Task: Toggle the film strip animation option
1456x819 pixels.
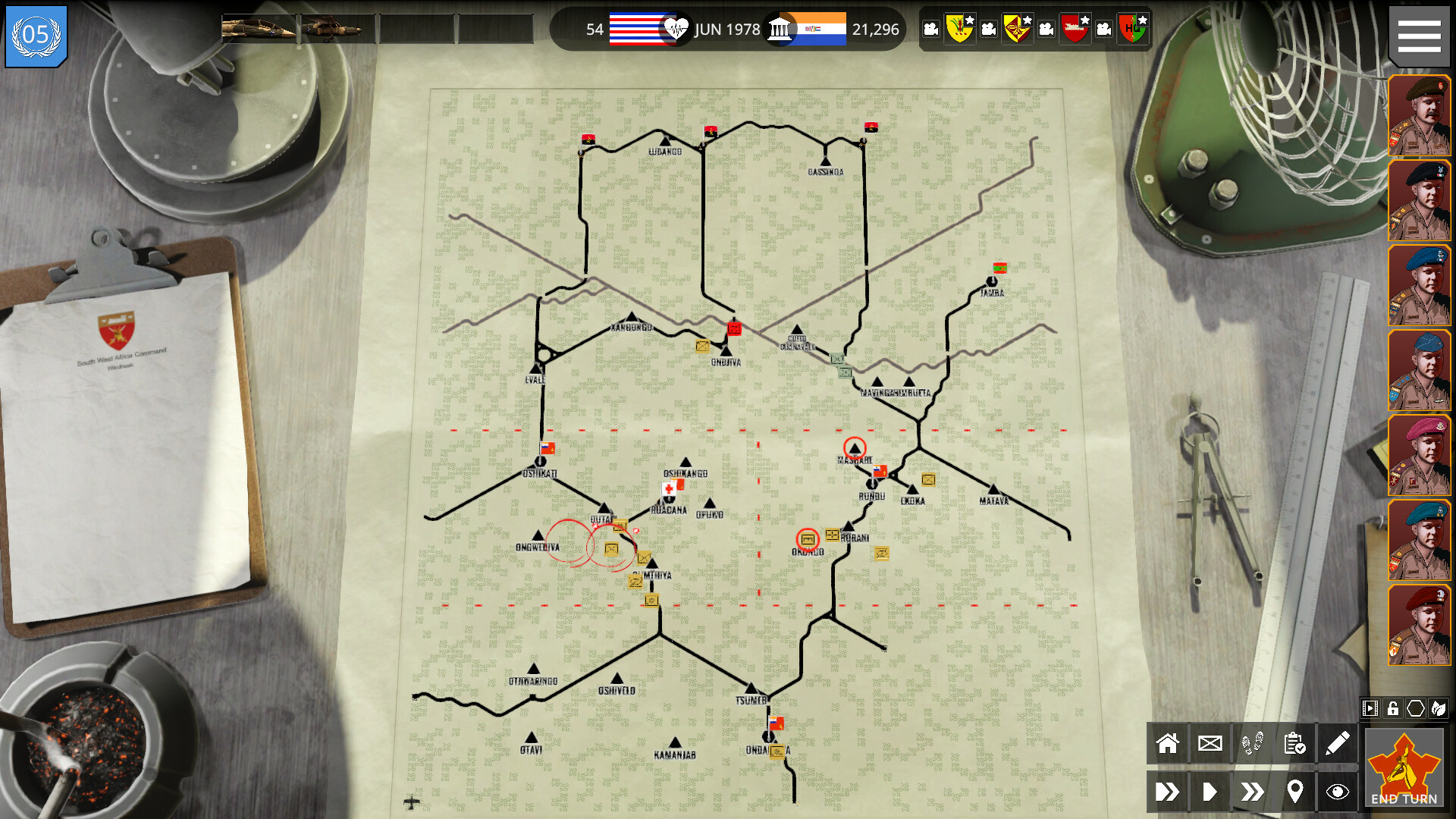Action: point(1370,709)
